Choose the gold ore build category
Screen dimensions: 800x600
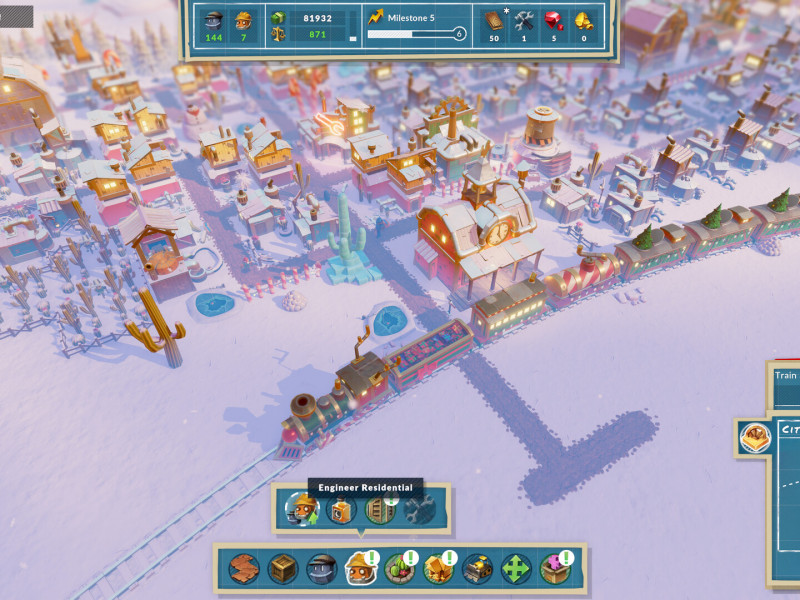point(438,569)
